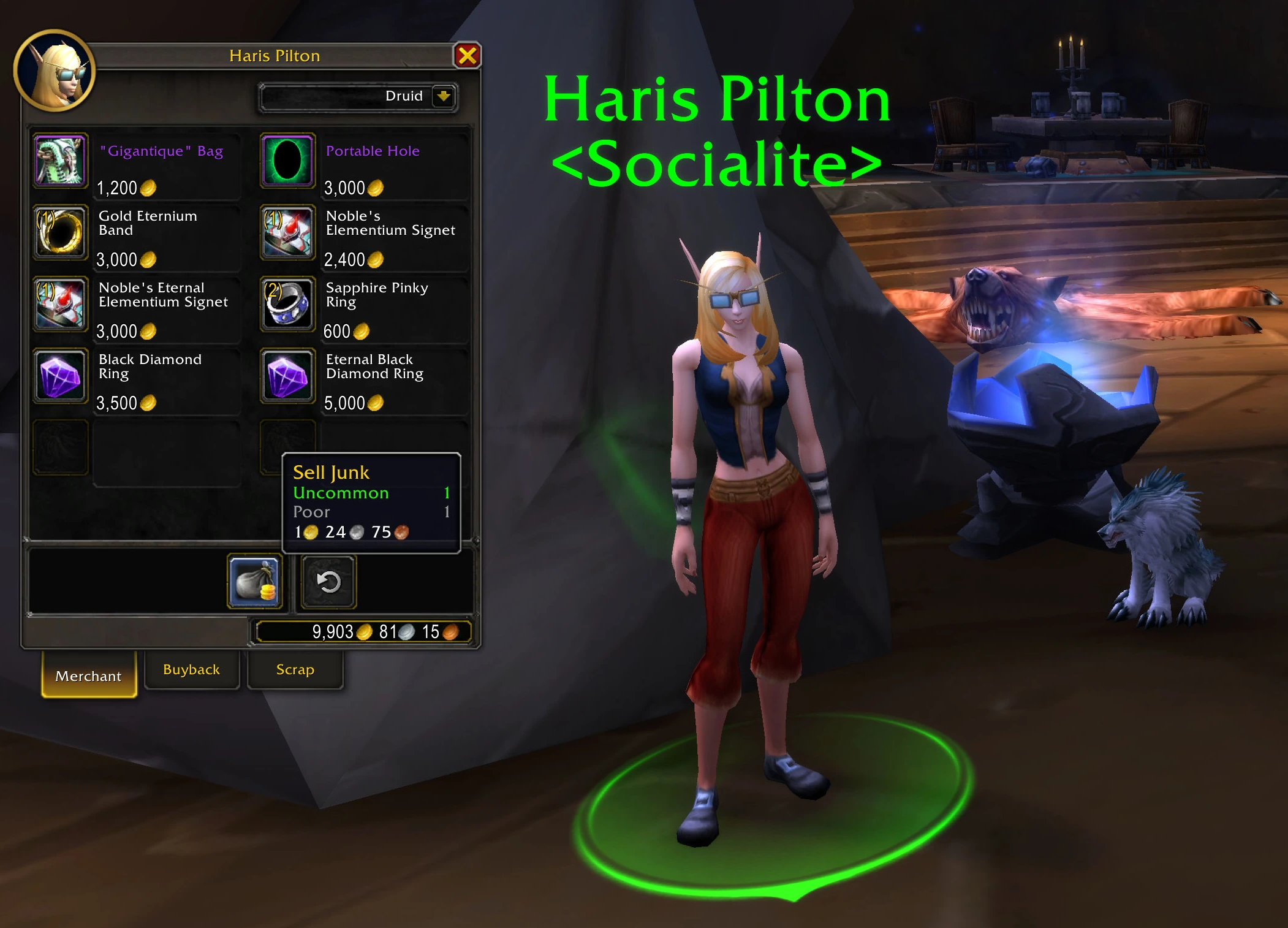Switch to the Buyback tab

point(191,669)
